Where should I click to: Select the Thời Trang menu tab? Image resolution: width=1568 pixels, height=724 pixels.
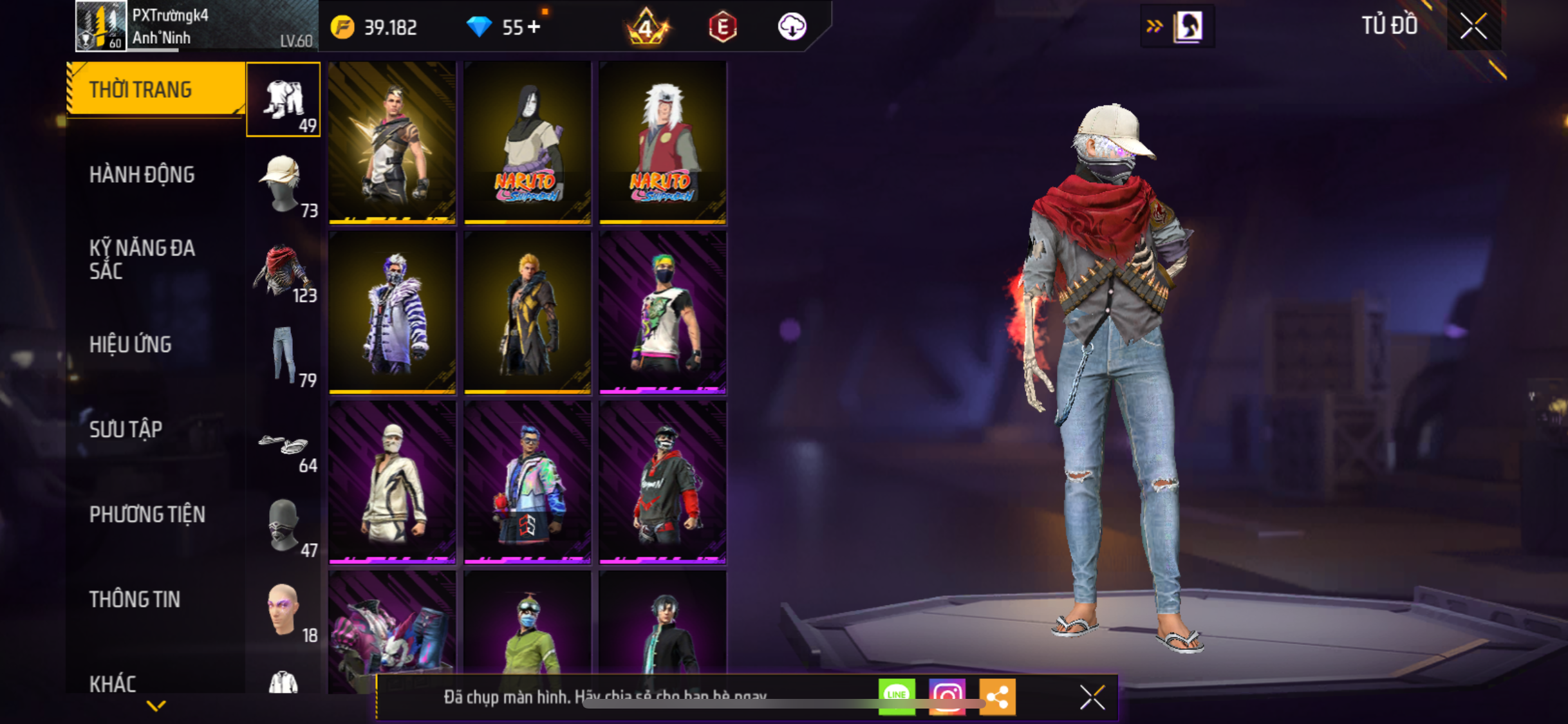click(141, 89)
